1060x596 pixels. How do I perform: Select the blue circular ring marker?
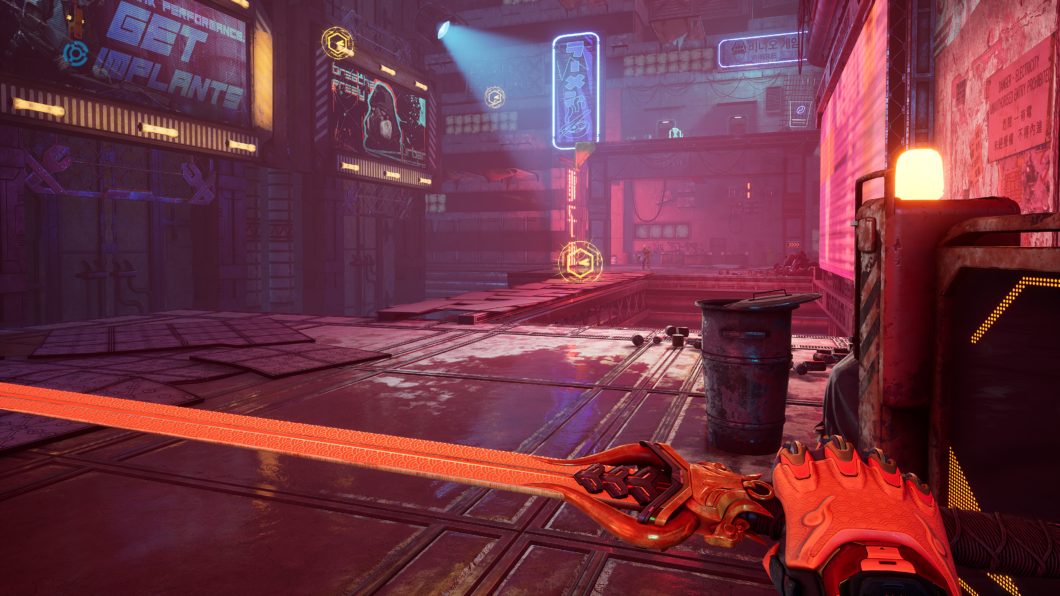[x=75, y=53]
